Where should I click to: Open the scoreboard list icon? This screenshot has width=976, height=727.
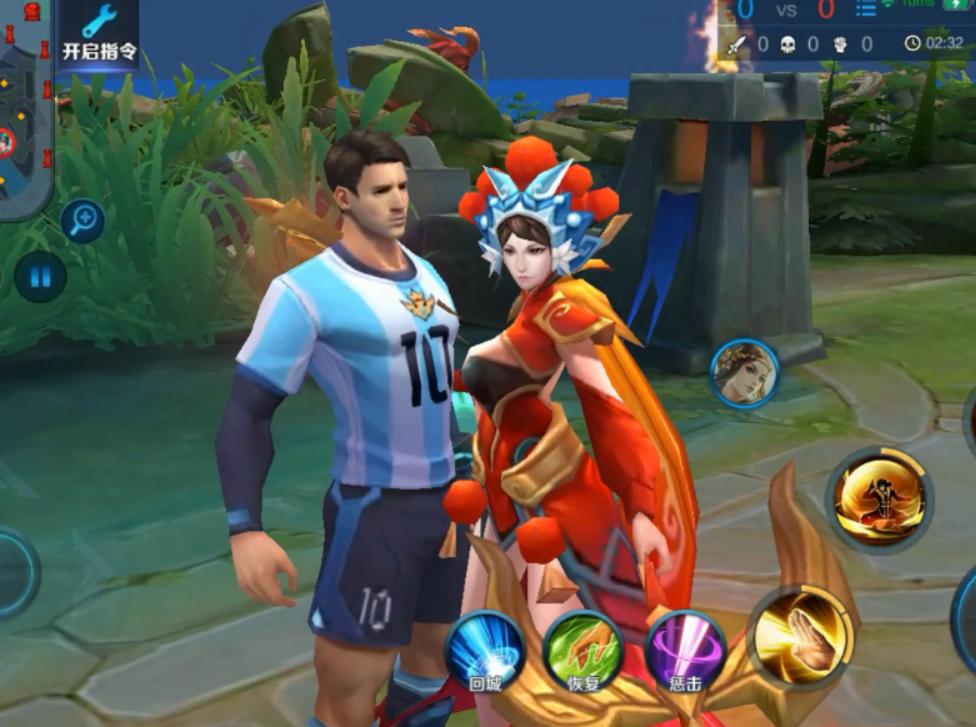pyautogui.click(x=865, y=9)
